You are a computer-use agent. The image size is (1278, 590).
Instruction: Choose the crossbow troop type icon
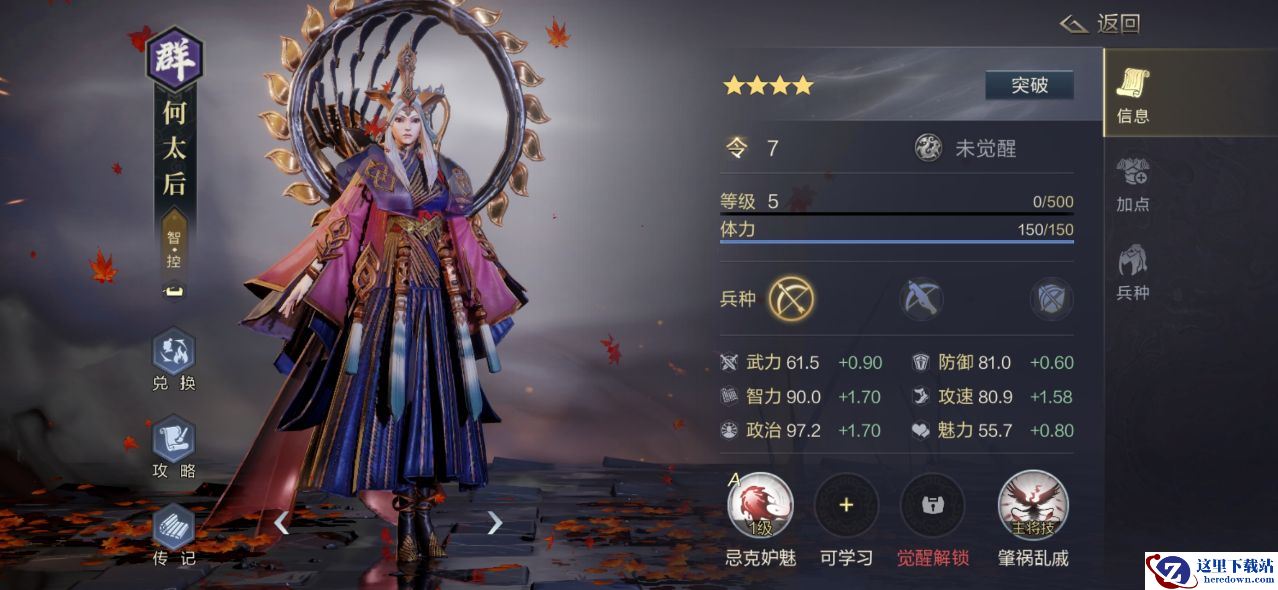coord(921,299)
